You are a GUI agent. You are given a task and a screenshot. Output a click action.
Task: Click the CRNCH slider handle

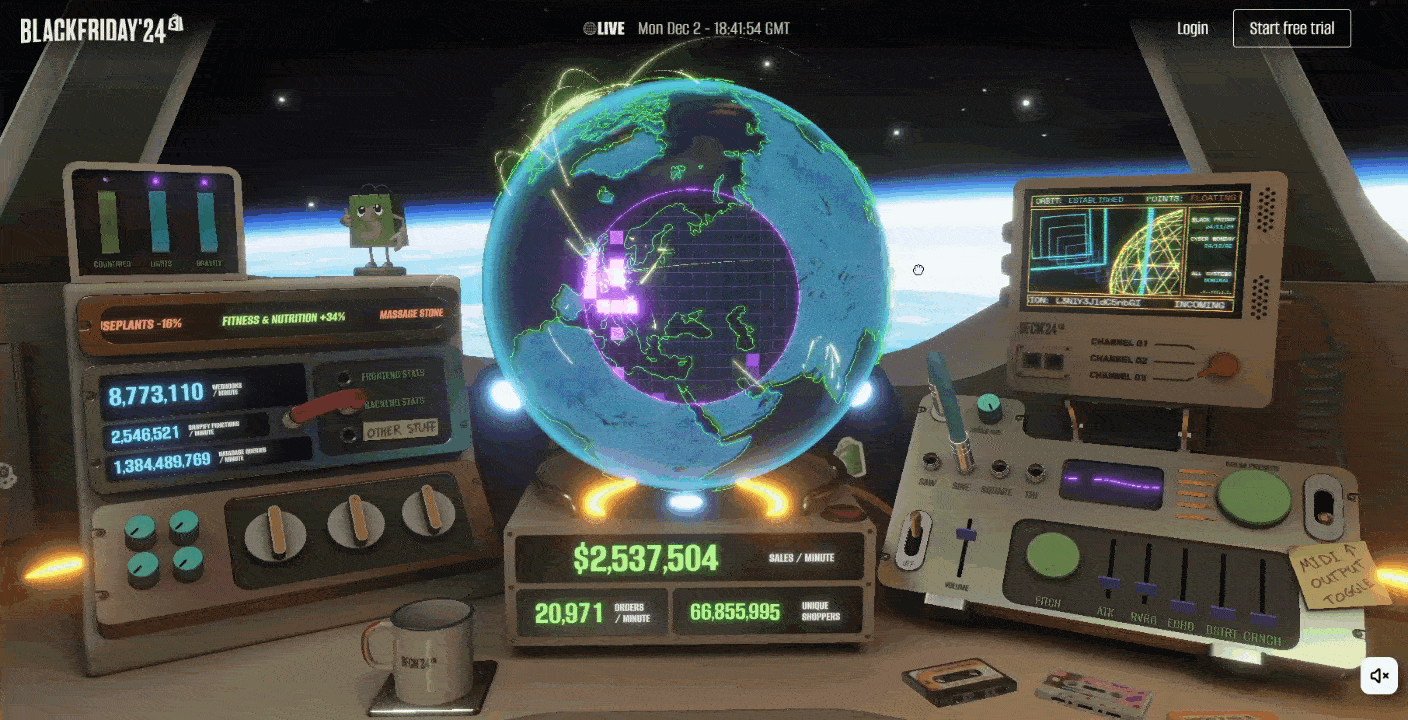(1262, 619)
